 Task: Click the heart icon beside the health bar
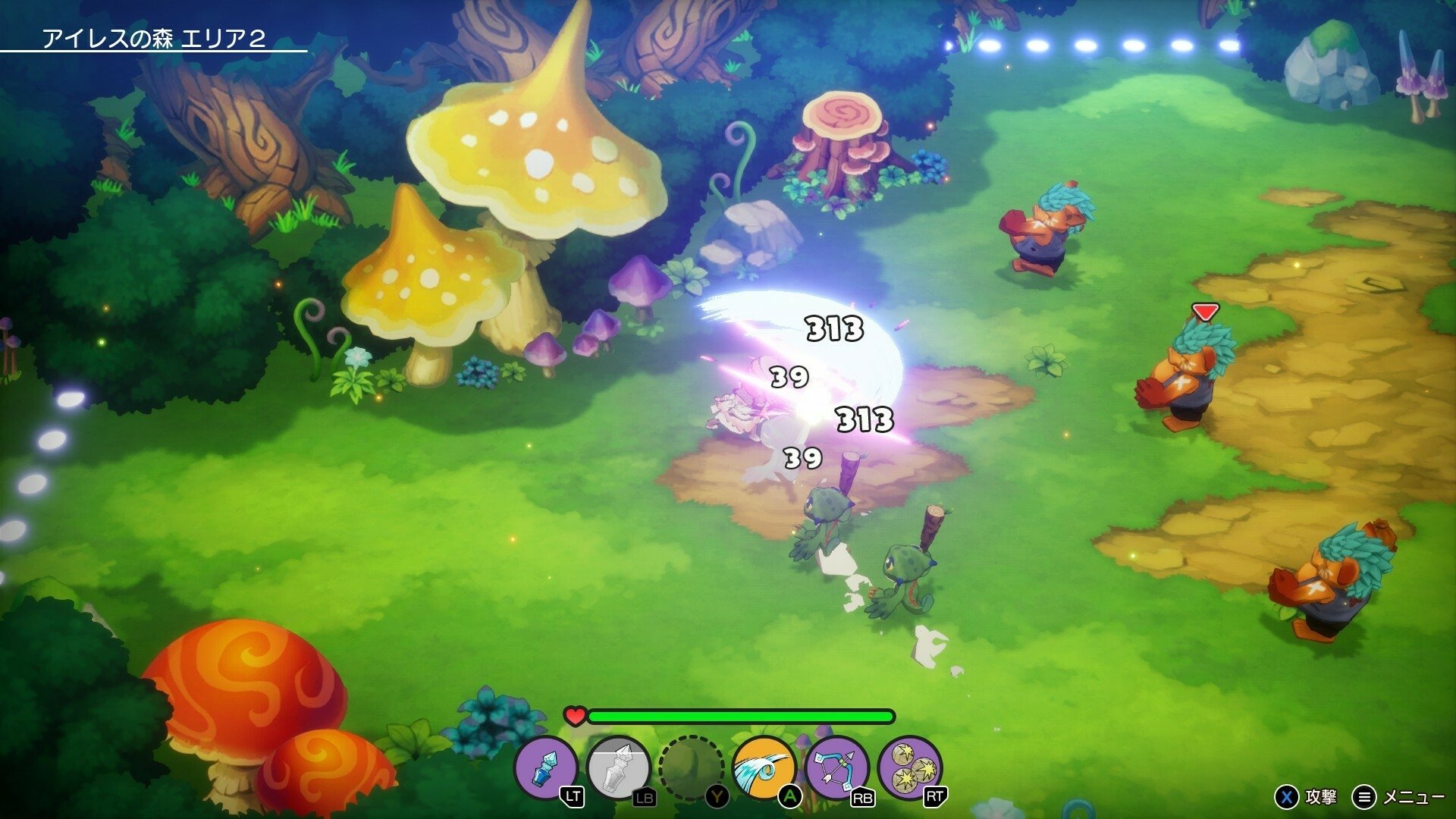574,715
